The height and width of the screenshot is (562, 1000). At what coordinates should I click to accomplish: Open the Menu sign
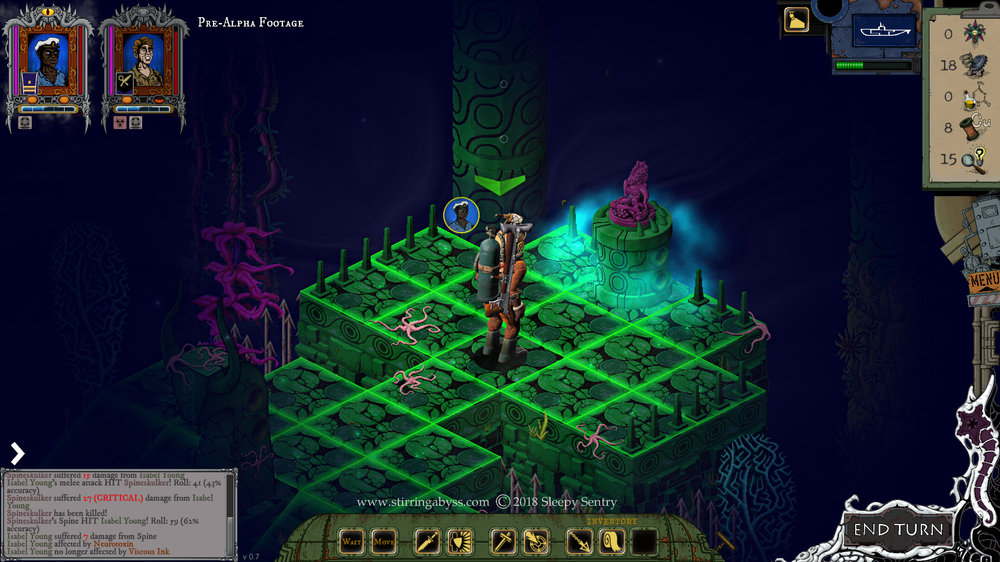[983, 280]
